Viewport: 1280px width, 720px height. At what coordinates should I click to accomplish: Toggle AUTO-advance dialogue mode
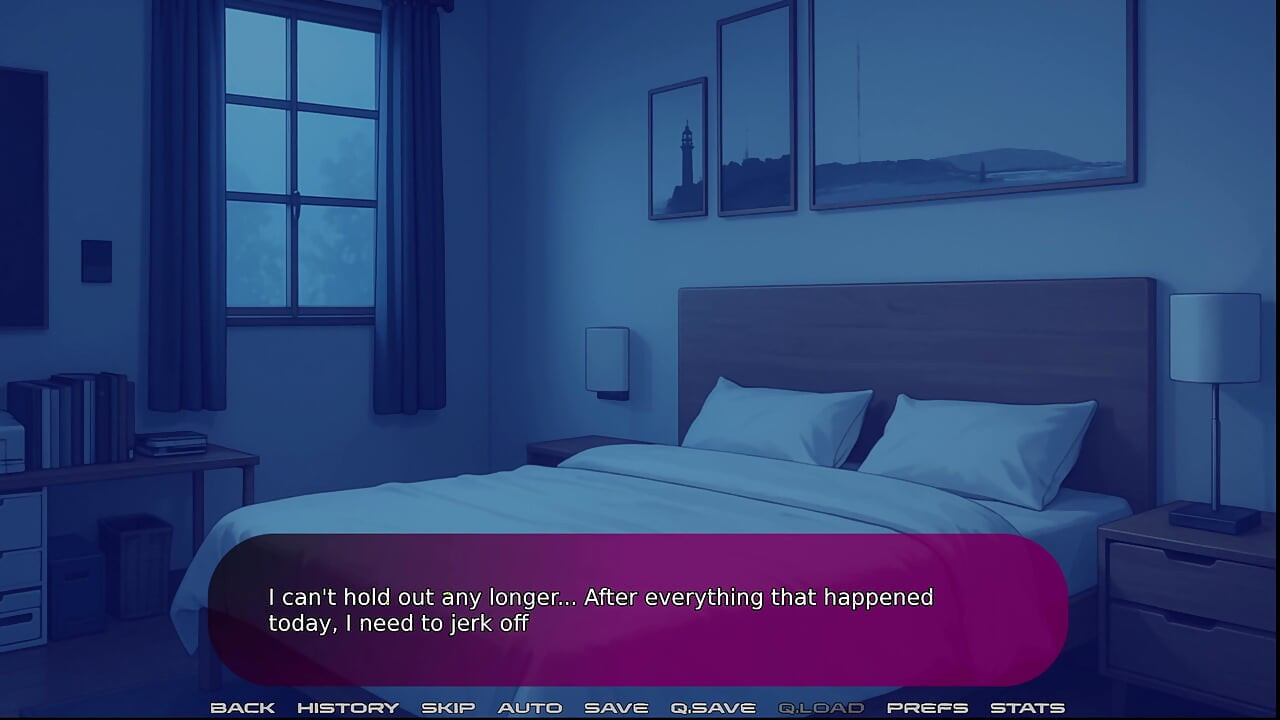tap(531, 707)
